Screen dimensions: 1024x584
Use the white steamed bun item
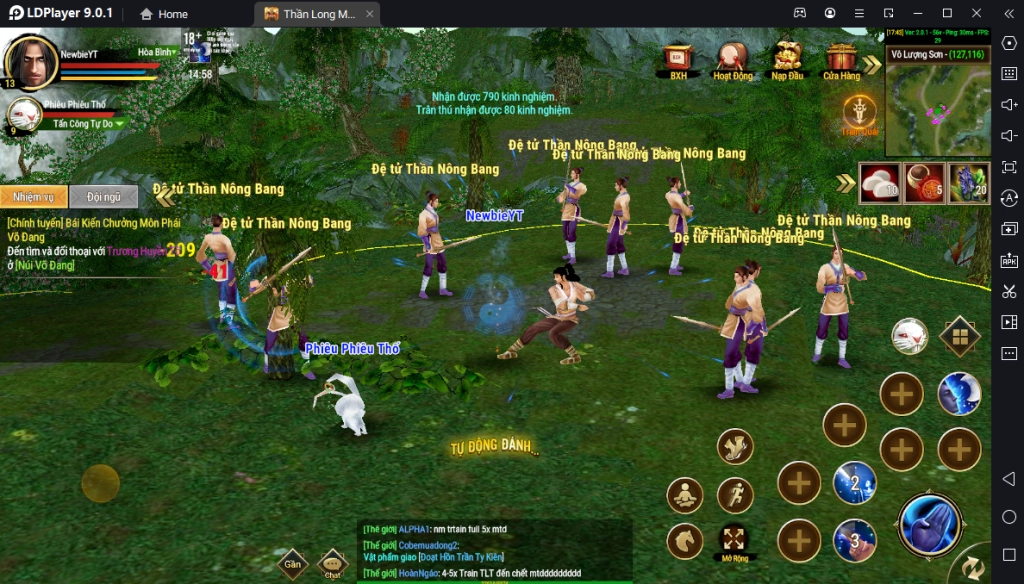[x=879, y=182]
